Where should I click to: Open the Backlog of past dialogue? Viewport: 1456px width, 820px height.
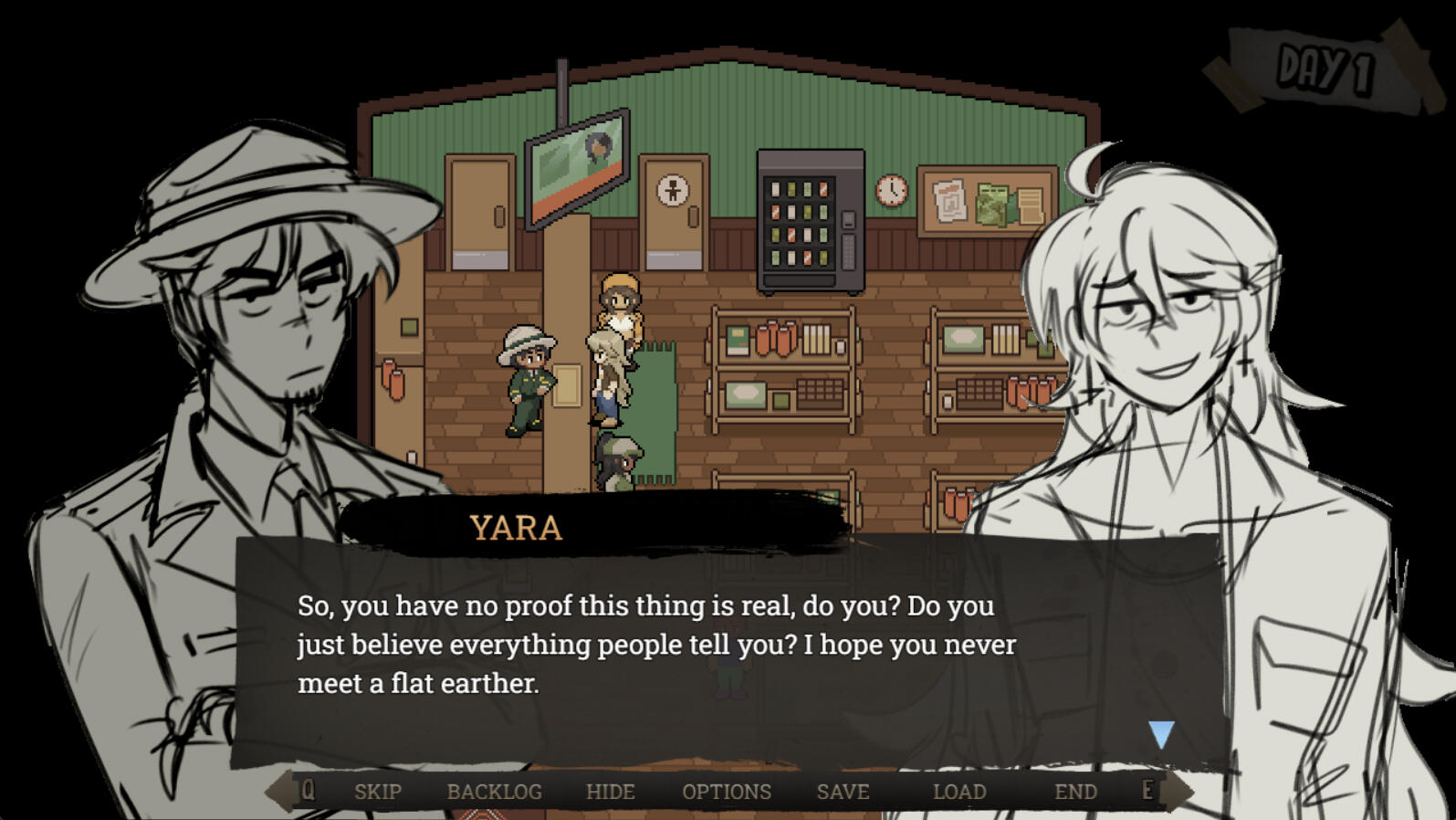click(494, 792)
